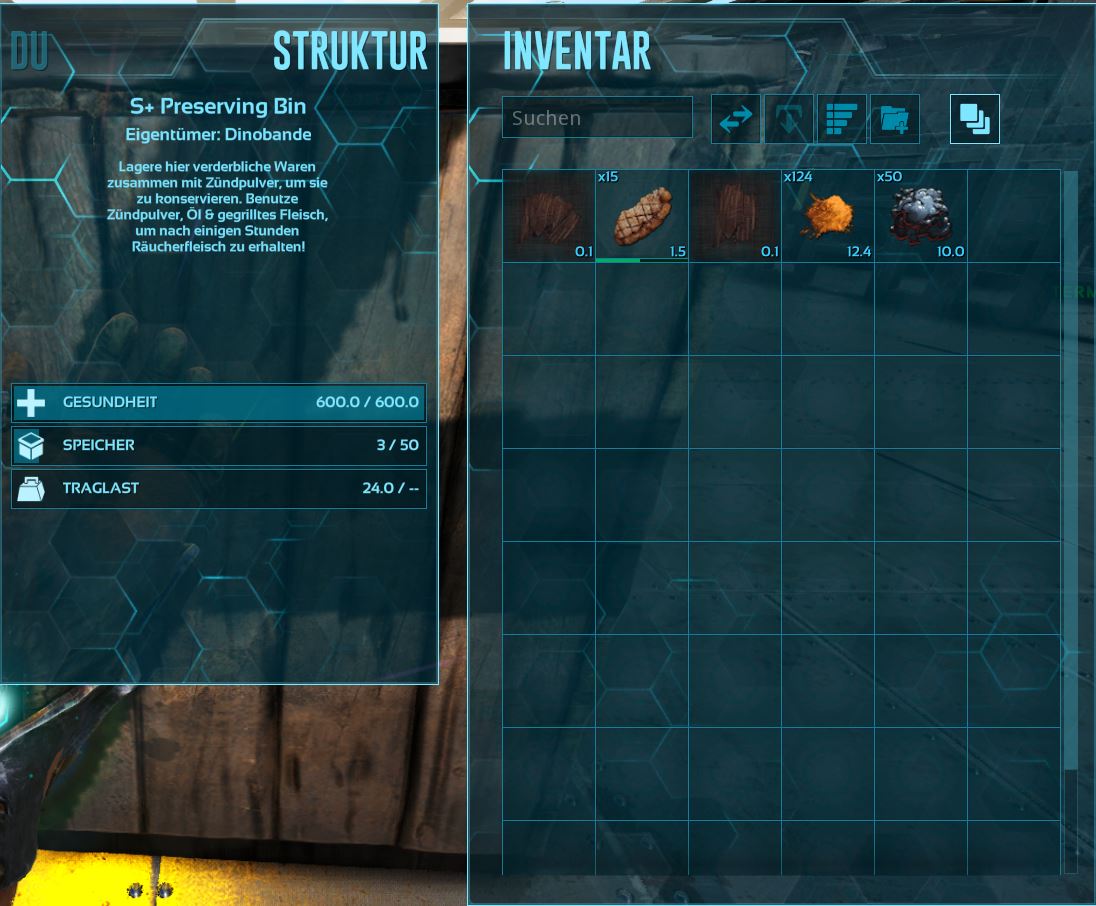Toggle the stacked-squares view button

pos(974,119)
